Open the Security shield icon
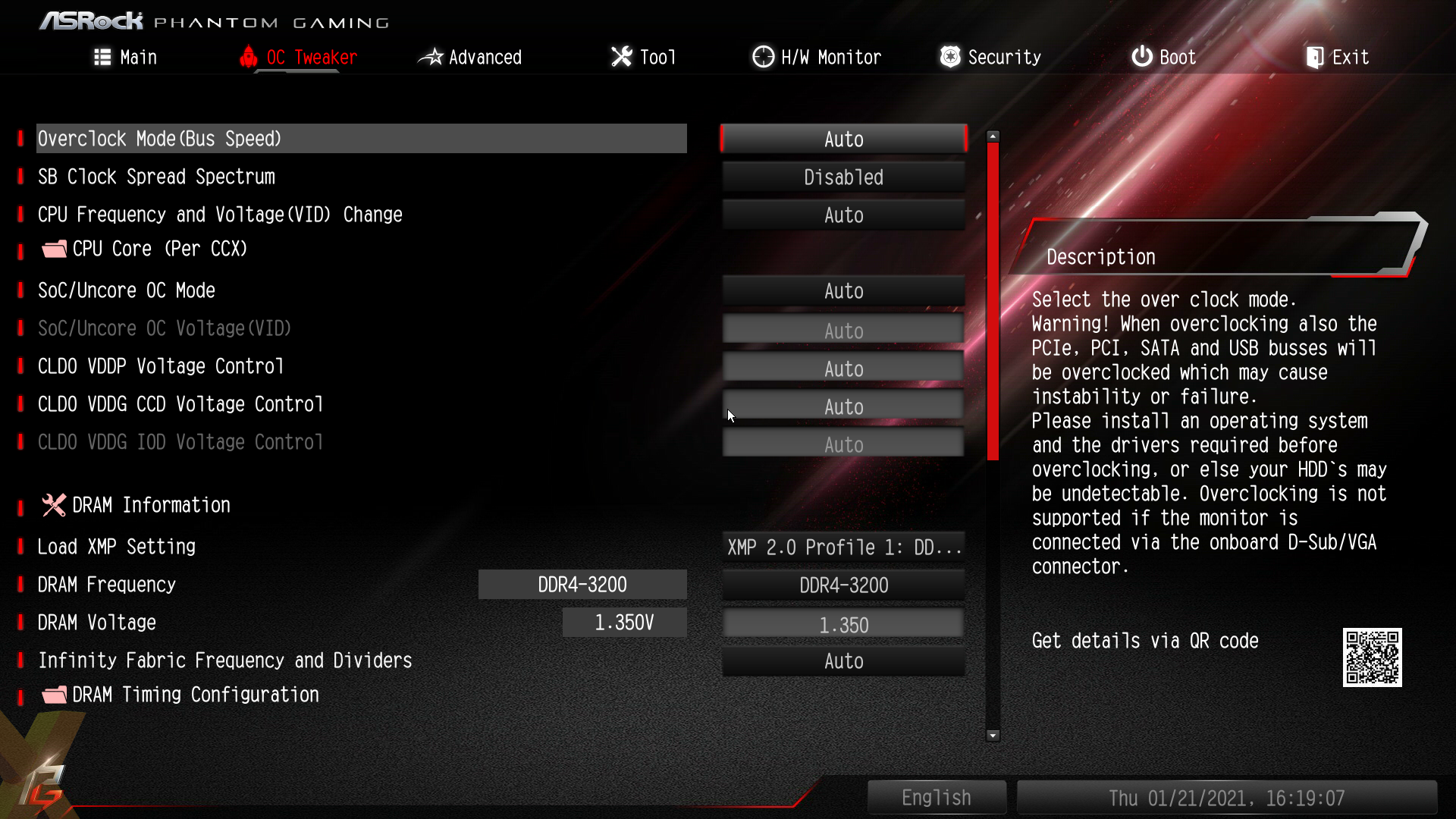 tap(949, 56)
